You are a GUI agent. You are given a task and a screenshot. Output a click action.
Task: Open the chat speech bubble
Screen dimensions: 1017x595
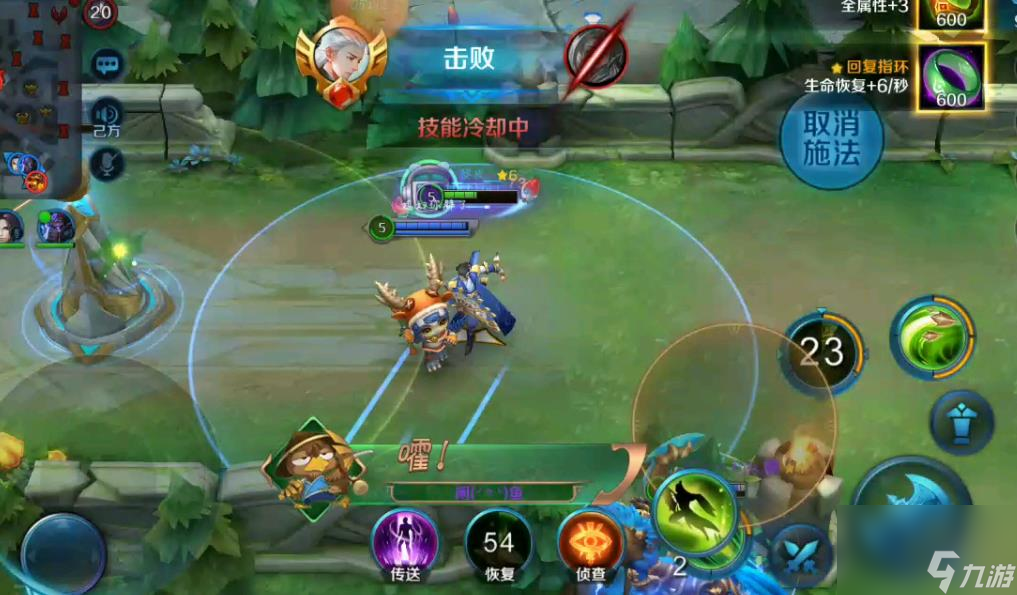point(106,65)
